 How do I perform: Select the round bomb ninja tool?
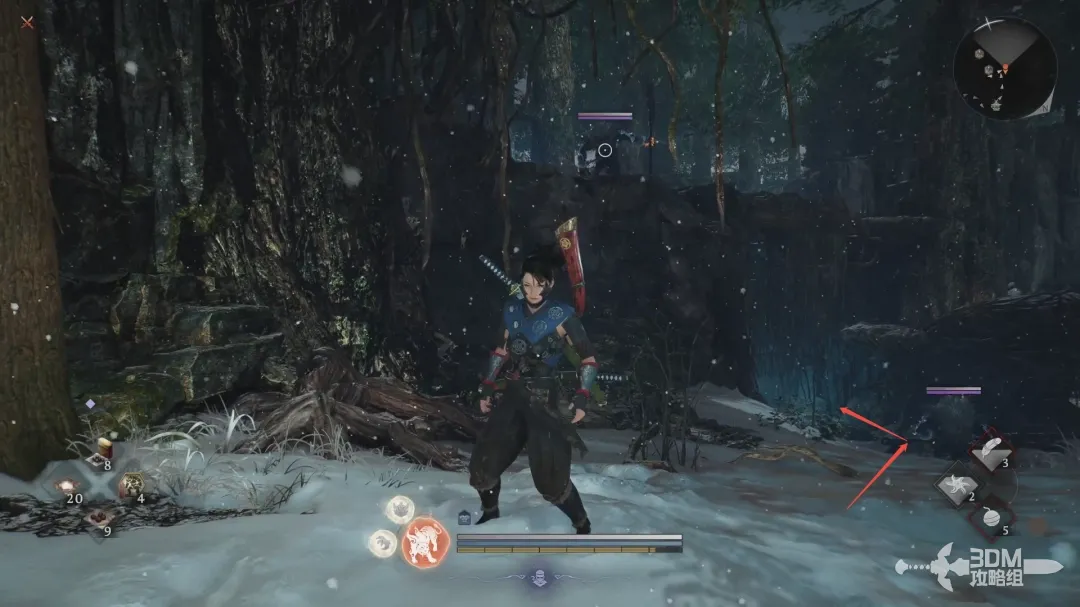click(x=990, y=519)
